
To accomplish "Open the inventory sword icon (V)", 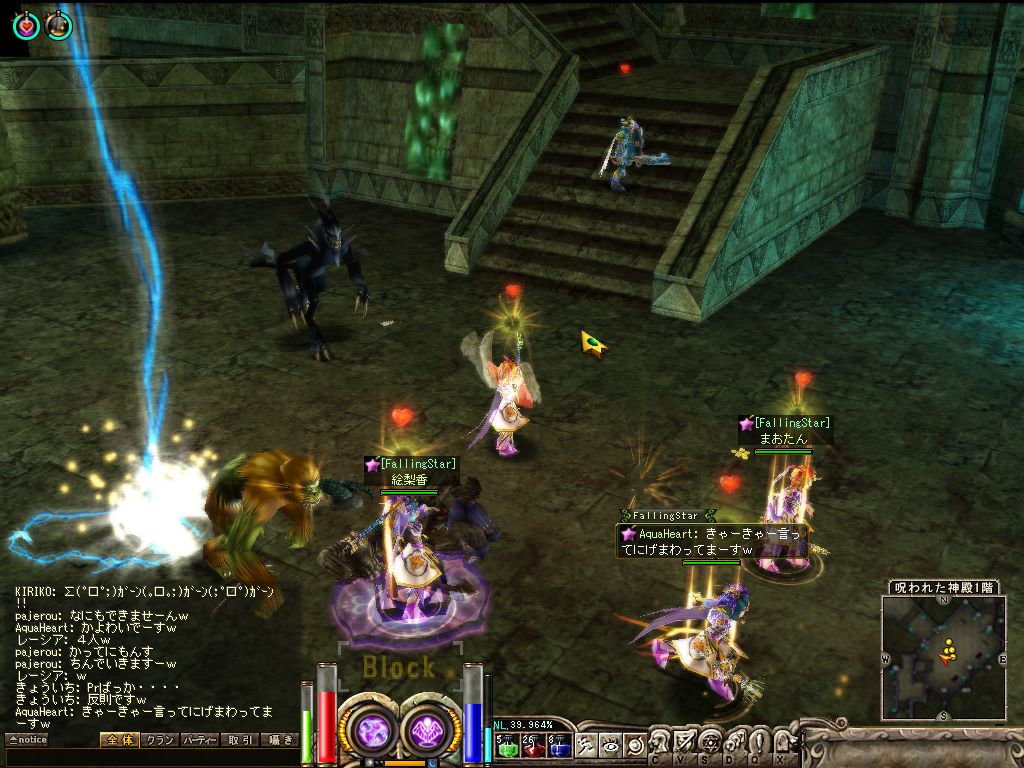I will [x=685, y=742].
